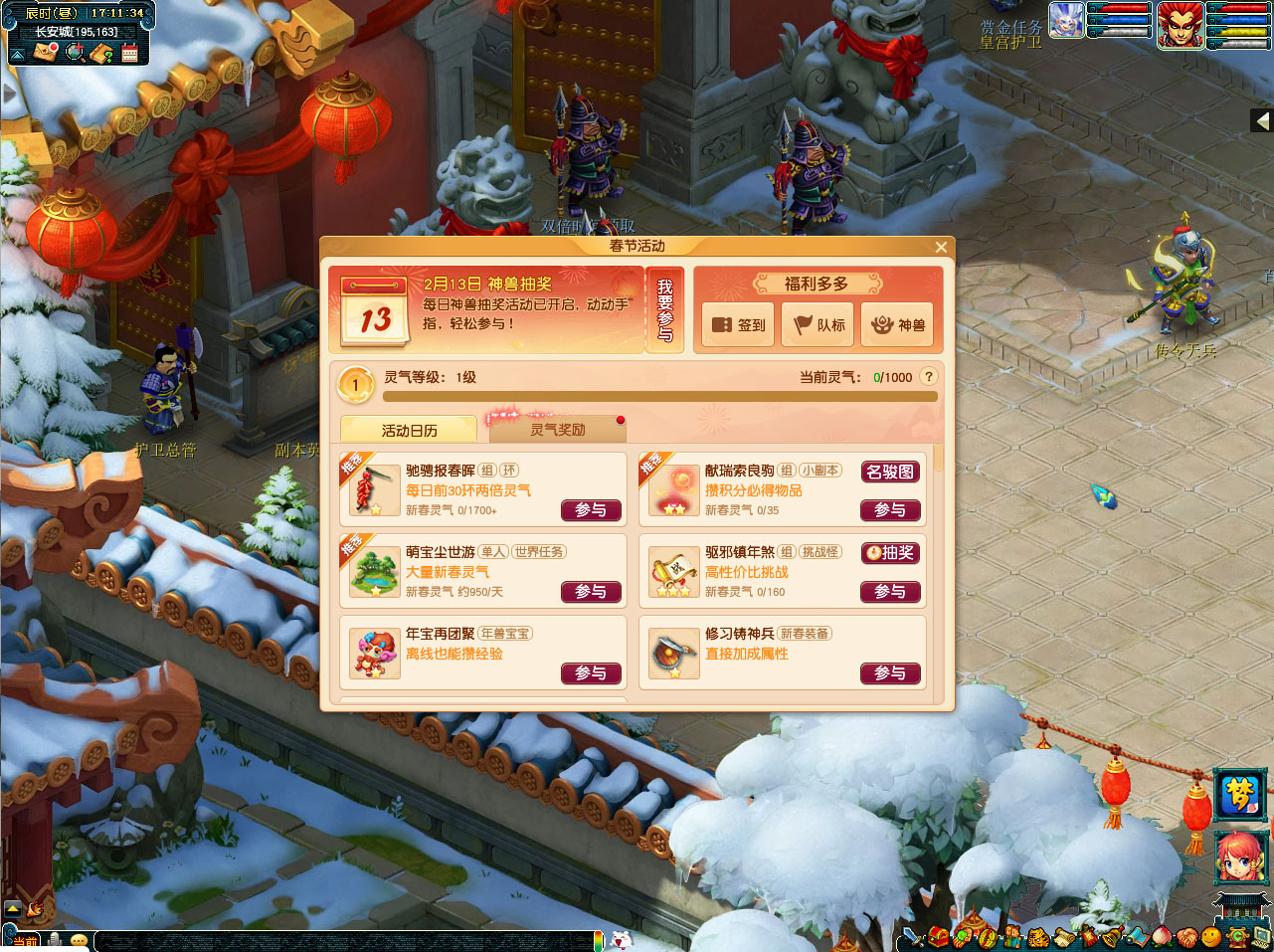Click the 神兽 icon in the 福利多多 panel
Screen dimensions: 1274x952
coord(897,324)
